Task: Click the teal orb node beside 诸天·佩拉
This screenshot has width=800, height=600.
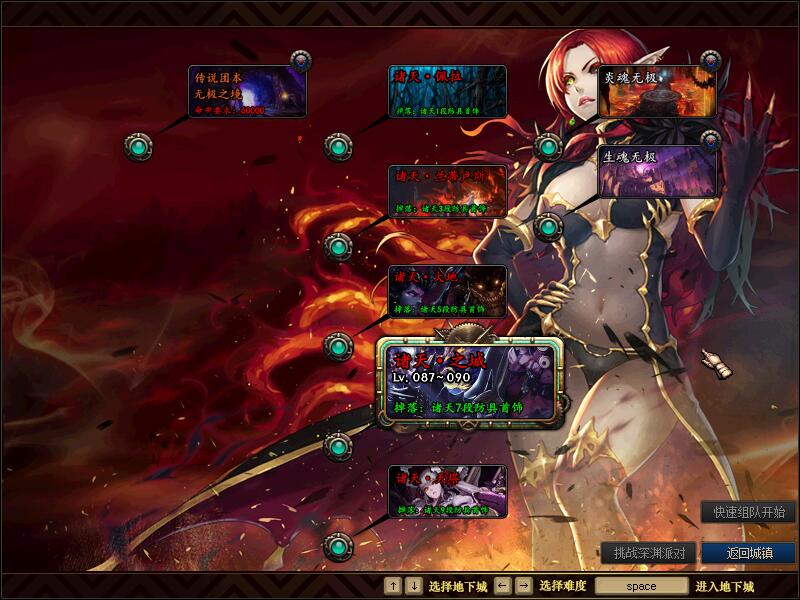Action: click(x=339, y=147)
